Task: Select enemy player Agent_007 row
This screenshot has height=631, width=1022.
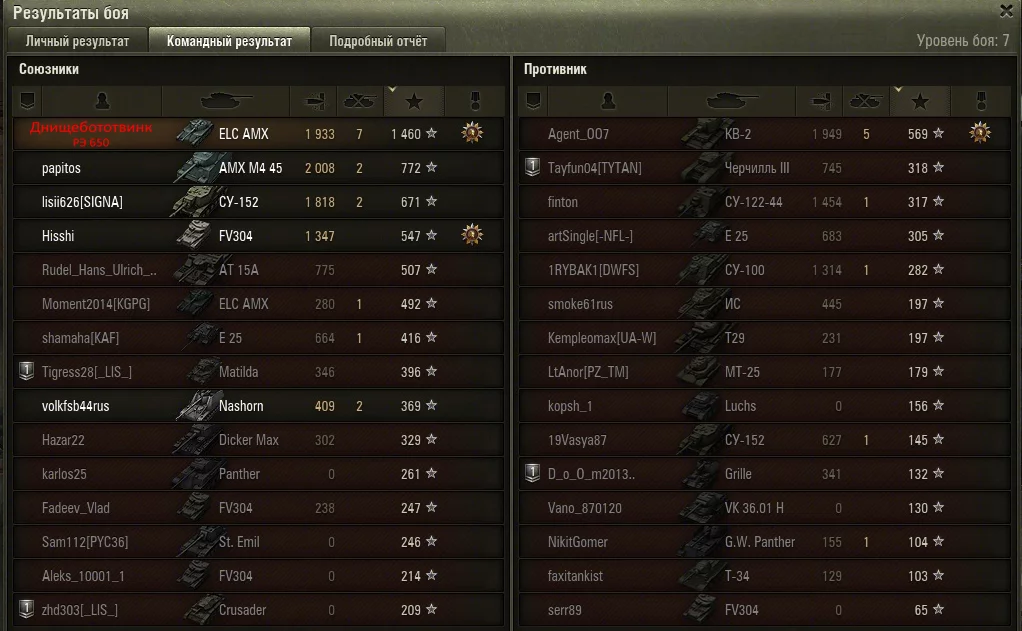Action: pos(578,134)
